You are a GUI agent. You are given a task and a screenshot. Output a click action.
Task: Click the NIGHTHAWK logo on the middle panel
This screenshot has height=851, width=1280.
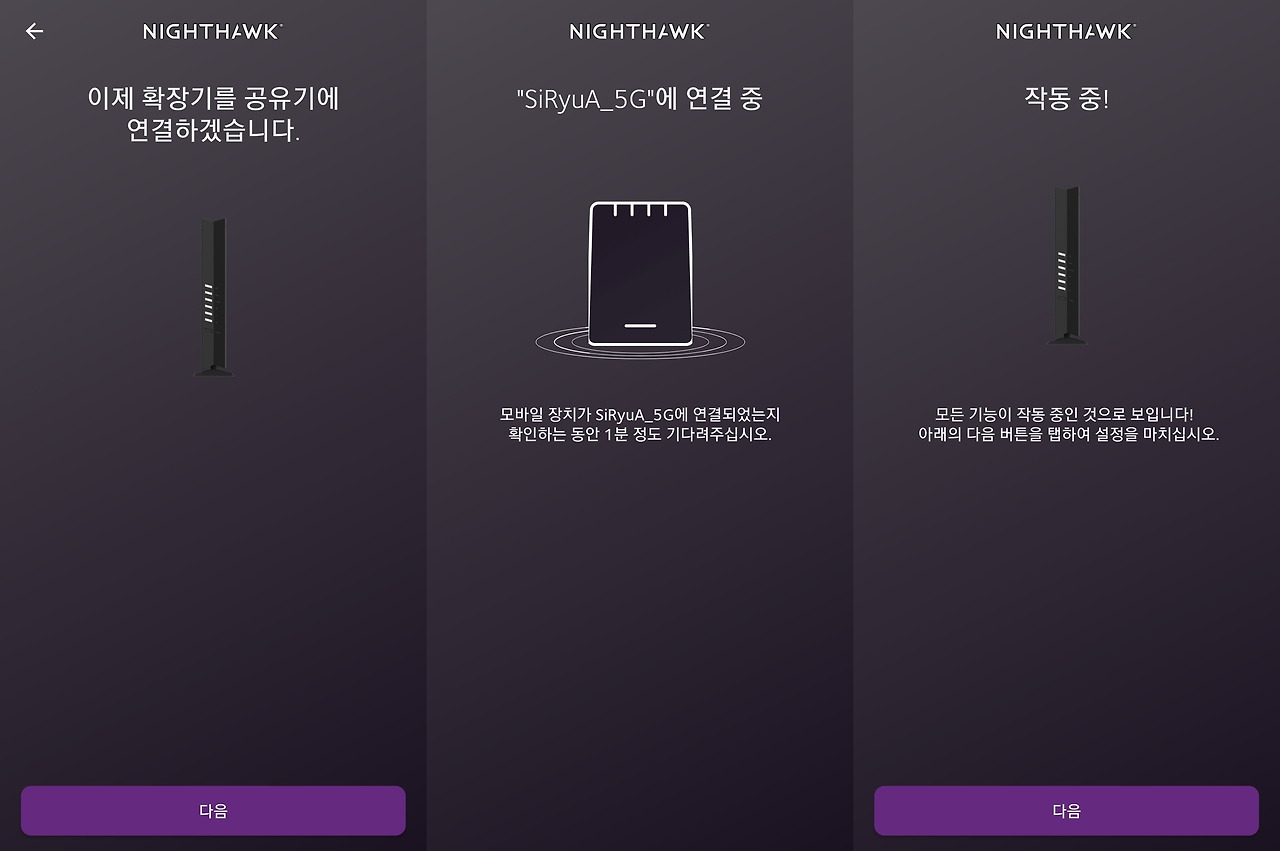click(640, 31)
